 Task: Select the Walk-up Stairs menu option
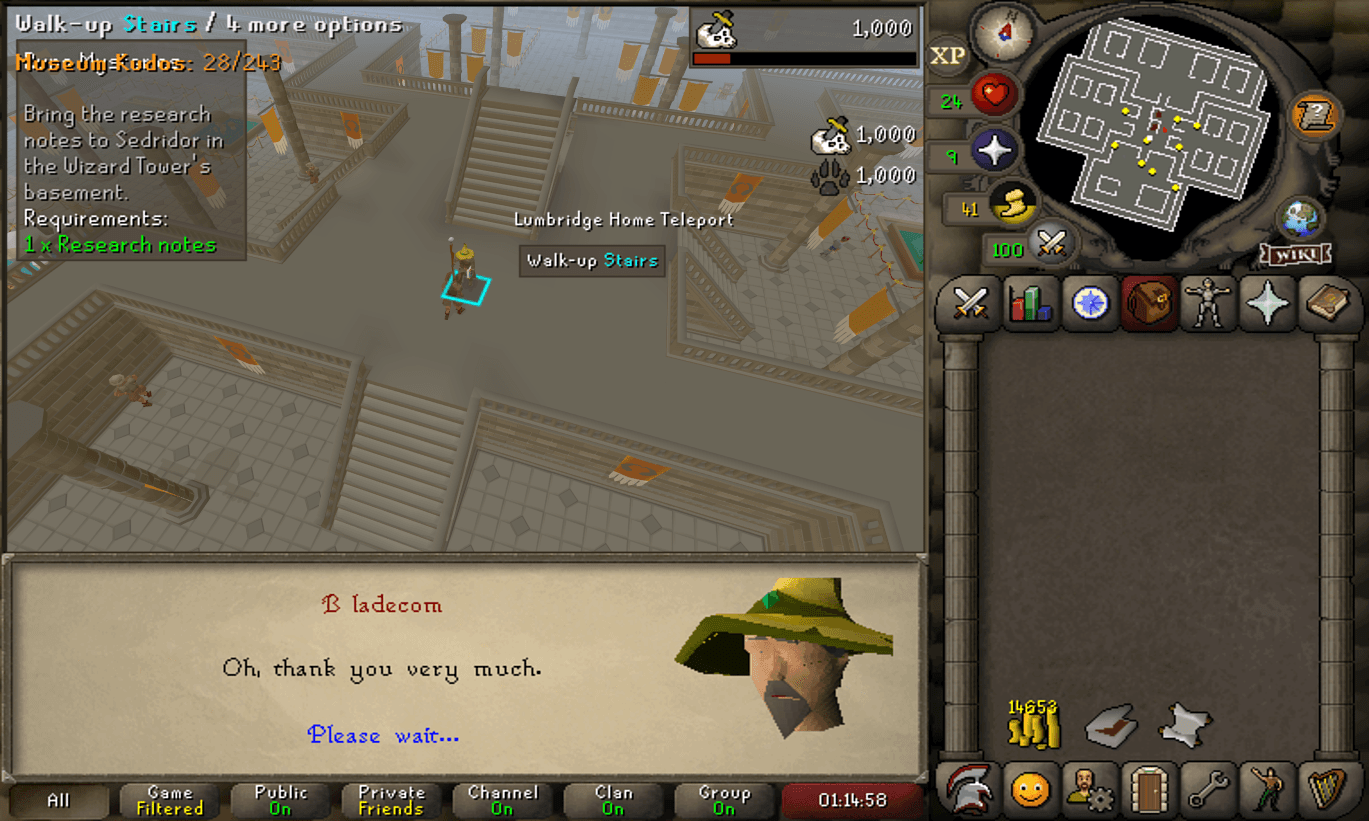click(x=592, y=261)
